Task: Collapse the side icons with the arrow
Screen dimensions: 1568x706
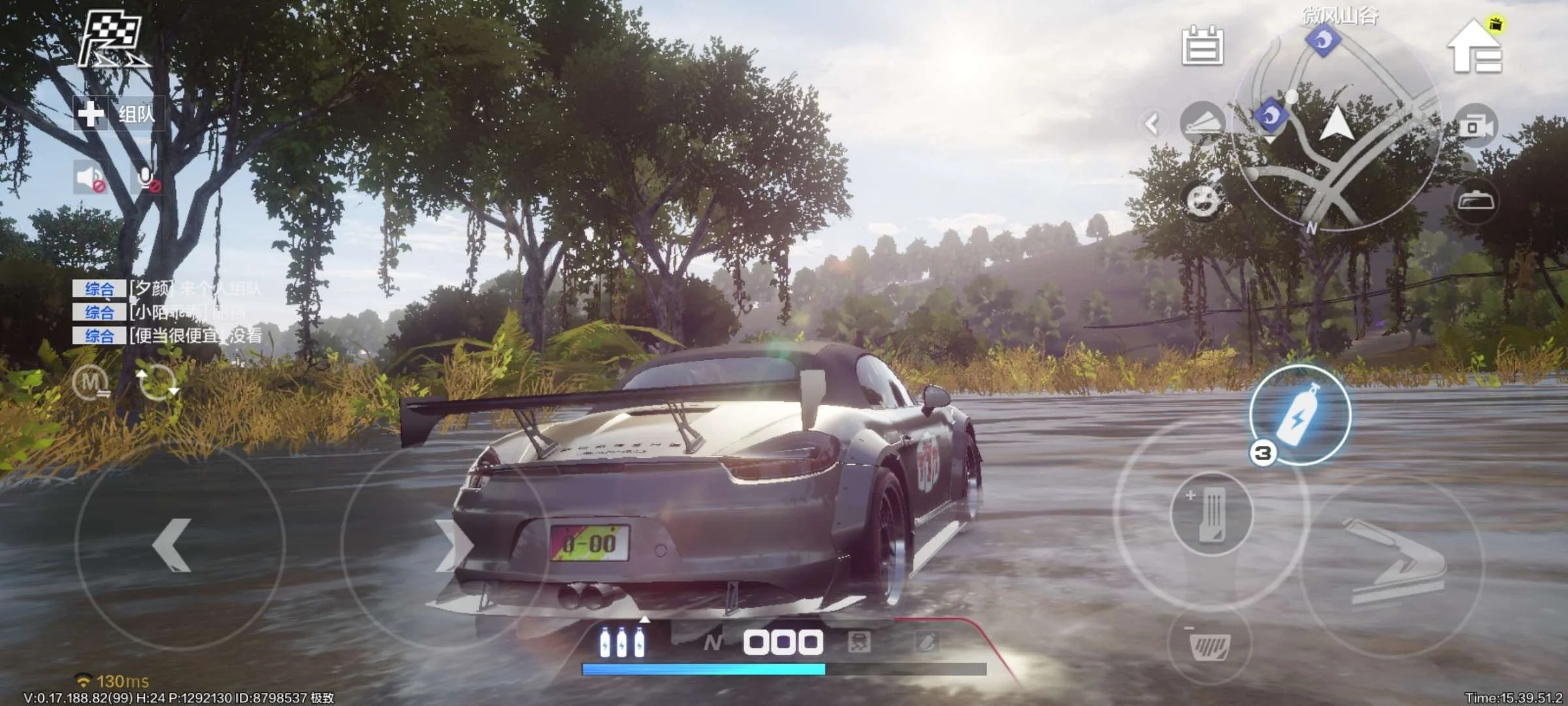Action: tap(1152, 124)
